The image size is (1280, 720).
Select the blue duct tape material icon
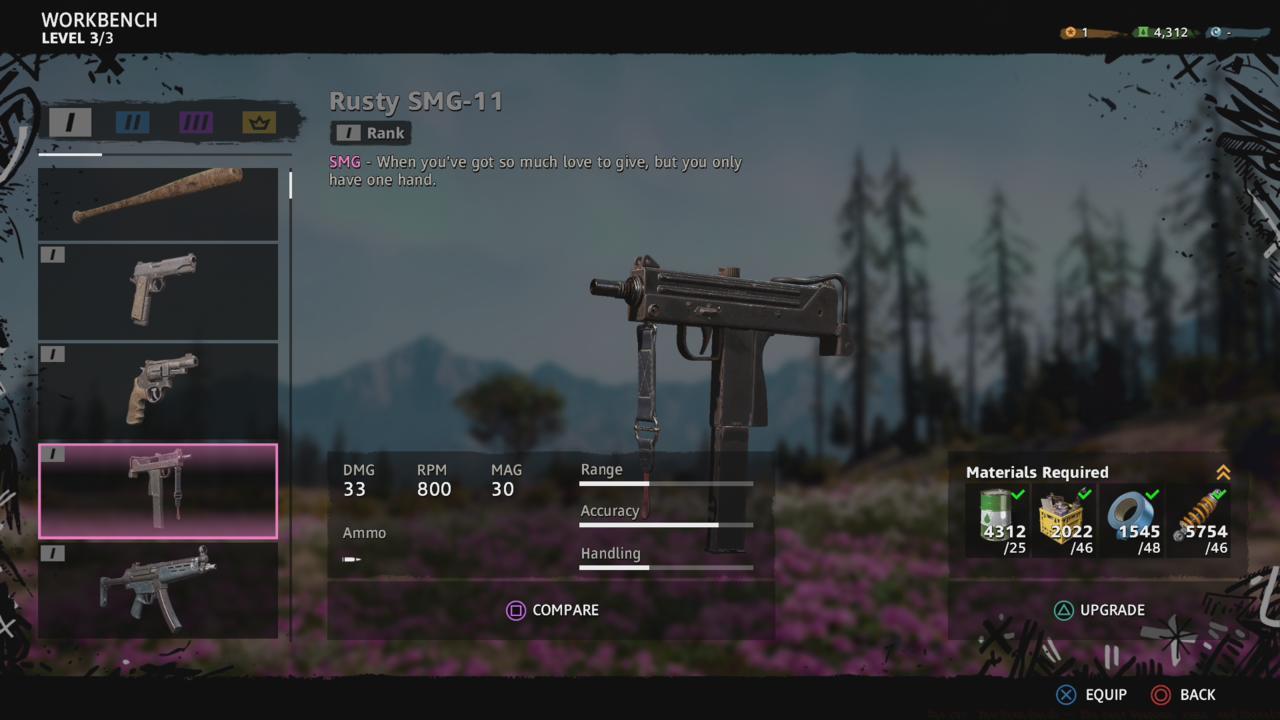1131,512
